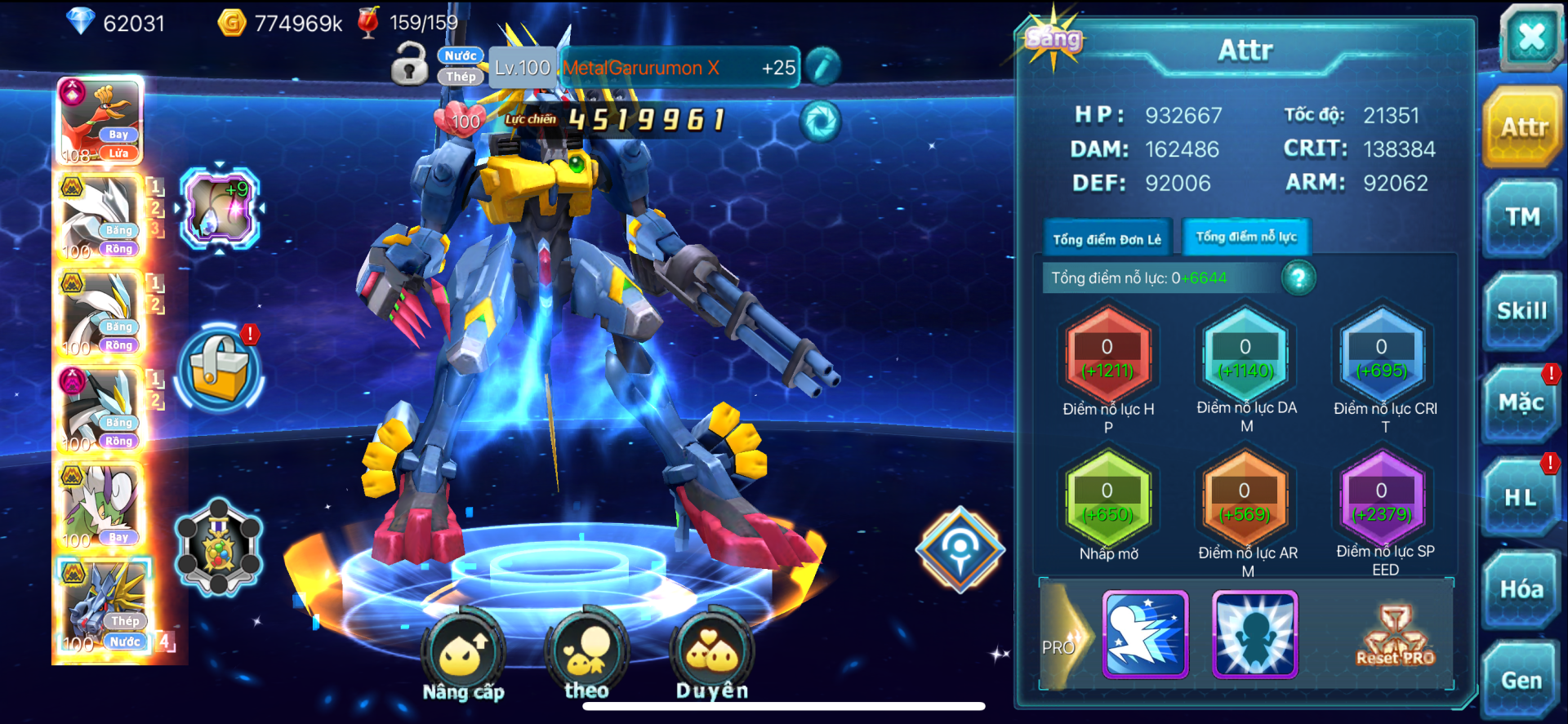Toggle the padlock lock icon

[409, 64]
